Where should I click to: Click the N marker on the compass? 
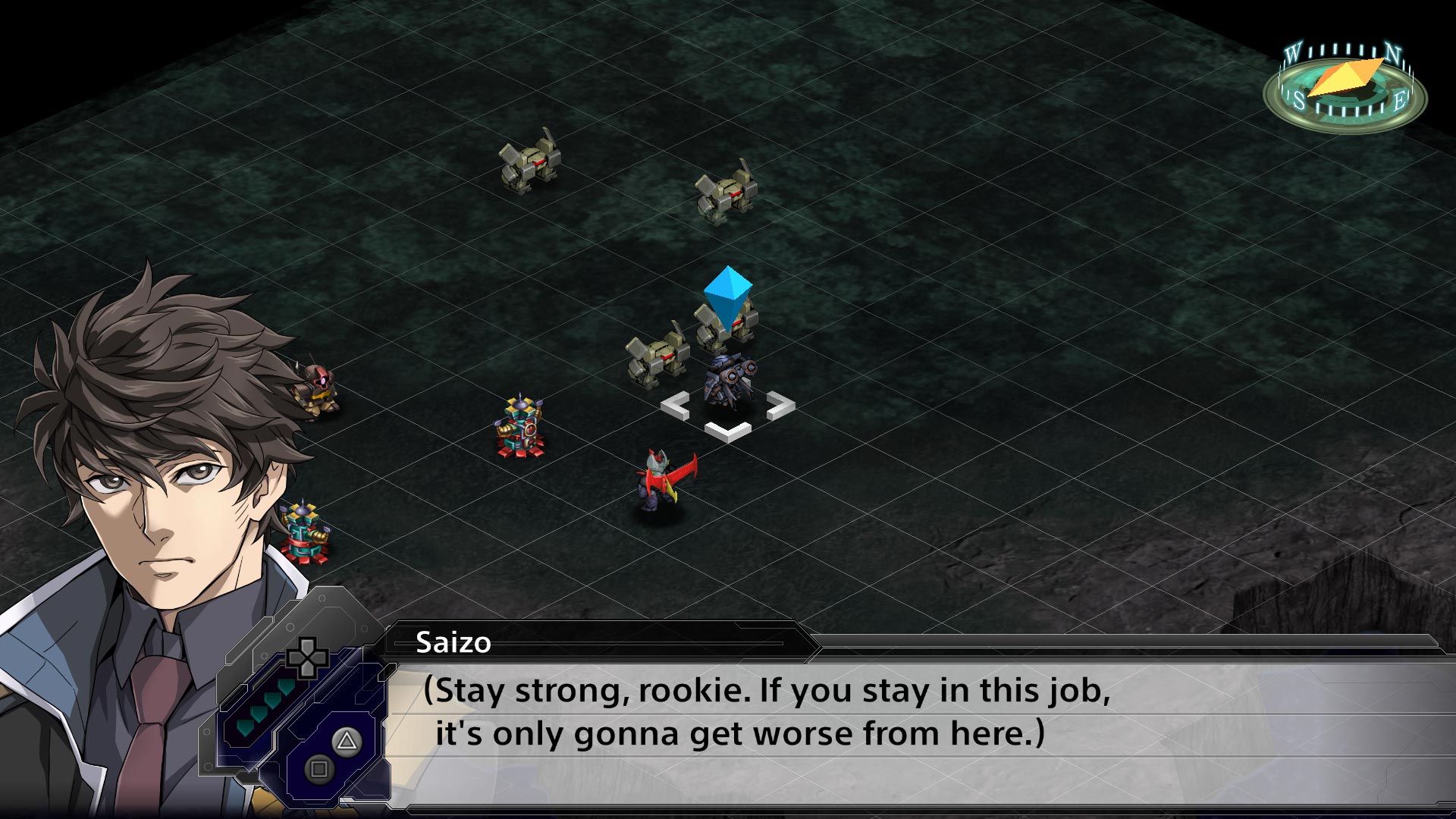[1393, 53]
